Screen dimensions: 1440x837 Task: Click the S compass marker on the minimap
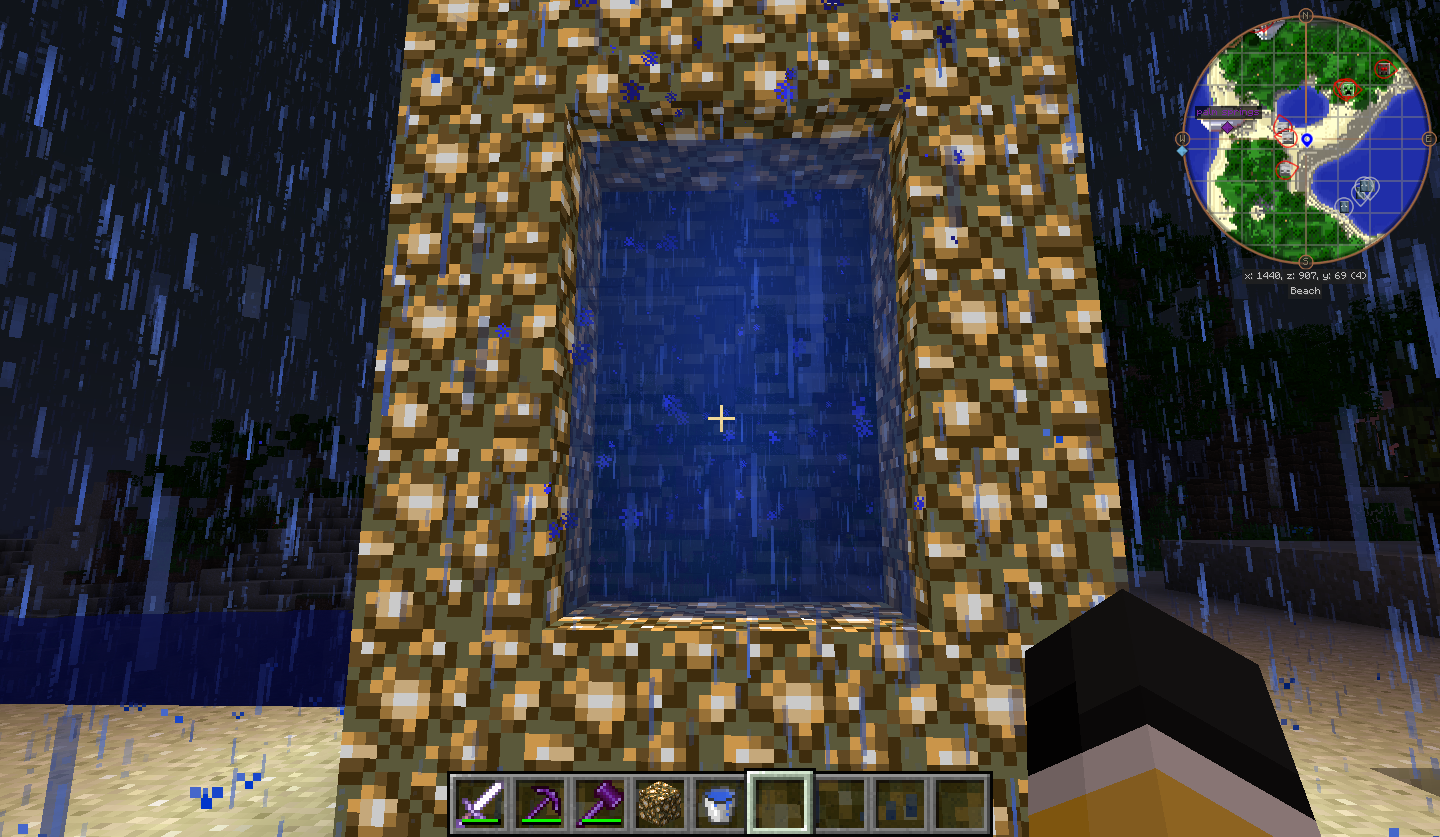(1305, 261)
